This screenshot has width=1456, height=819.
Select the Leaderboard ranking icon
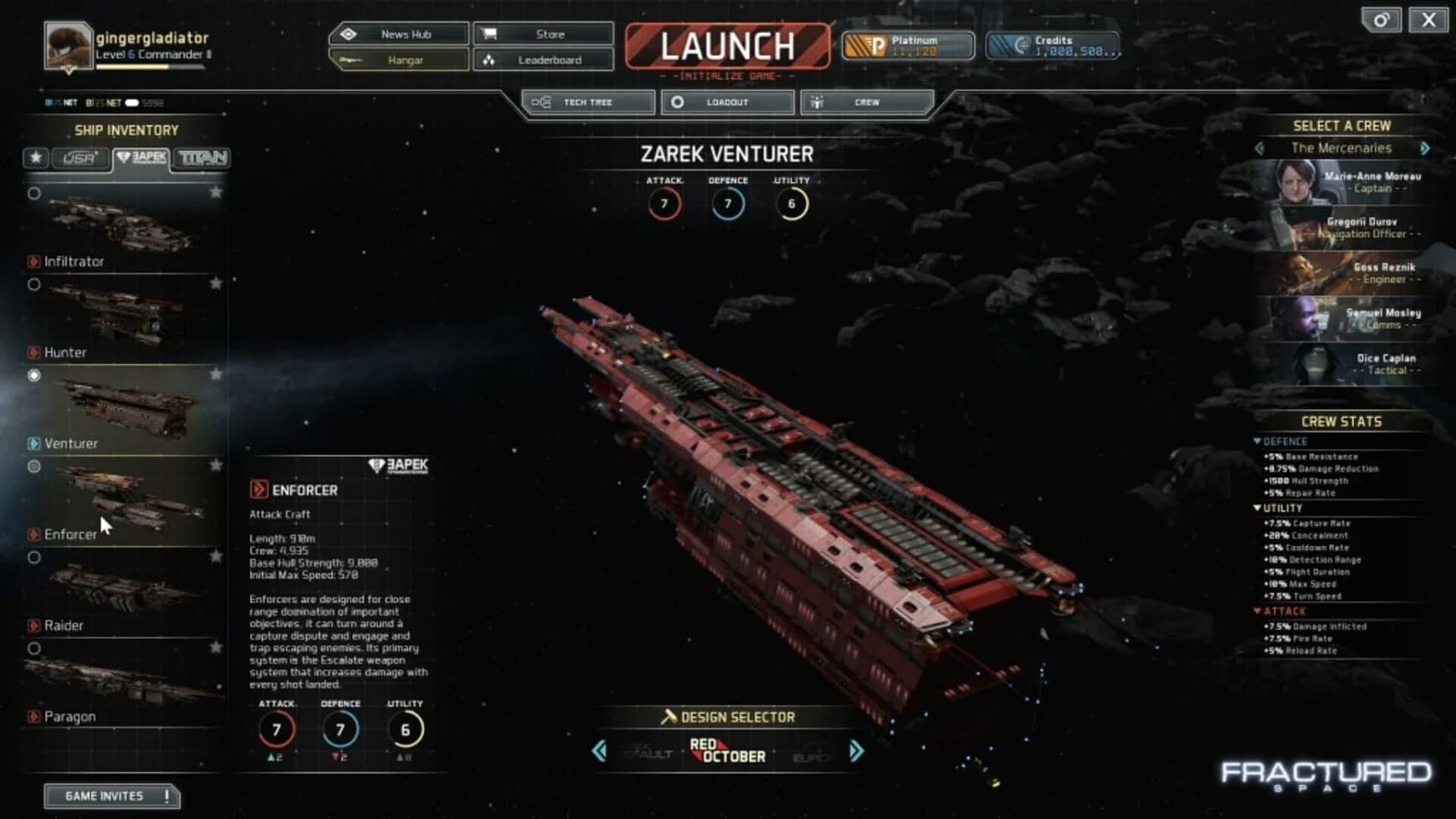(x=490, y=60)
